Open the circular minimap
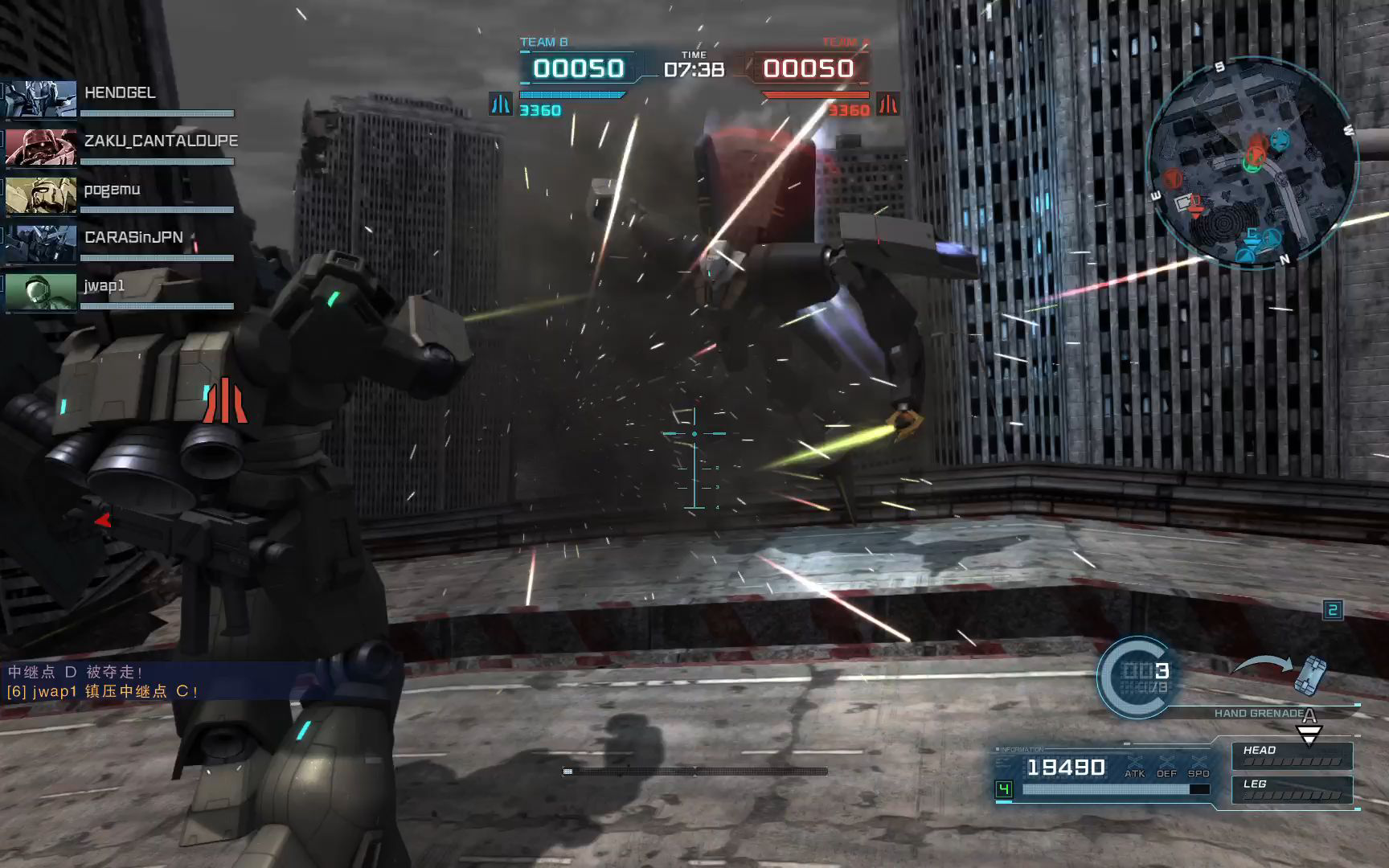 tap(1252, 164)
